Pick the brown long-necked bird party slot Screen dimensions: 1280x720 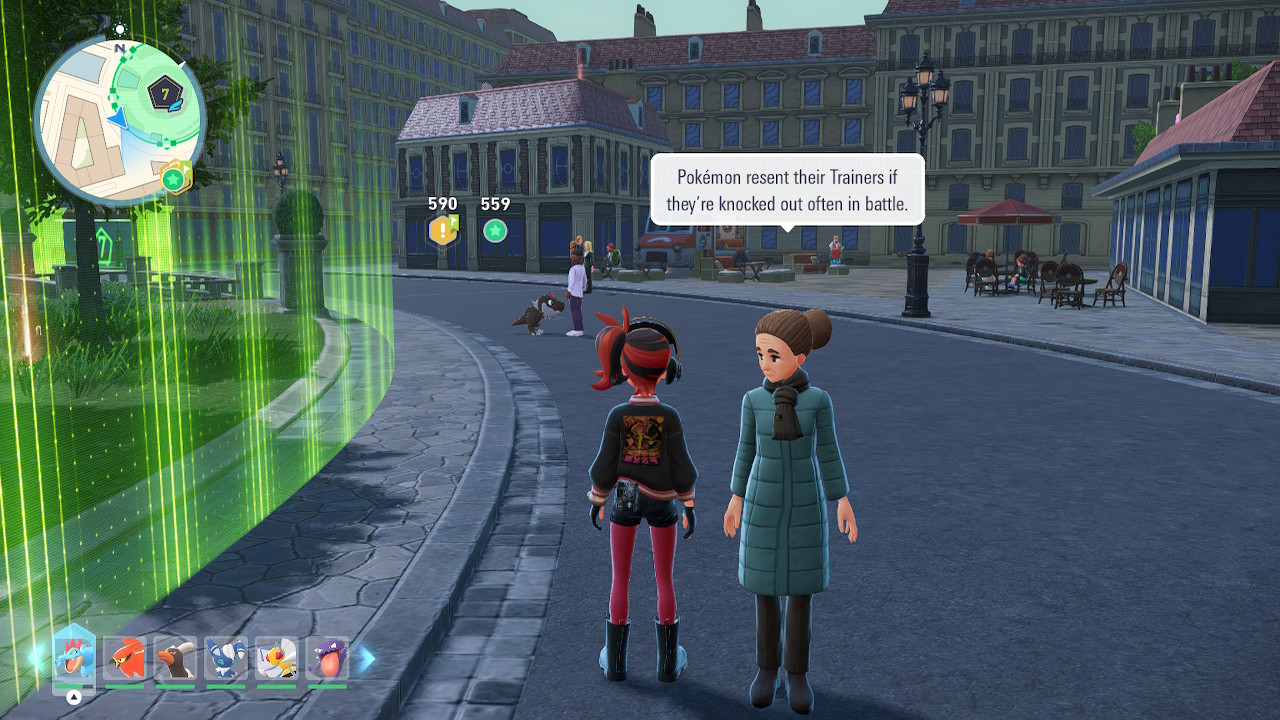[175, 658]
